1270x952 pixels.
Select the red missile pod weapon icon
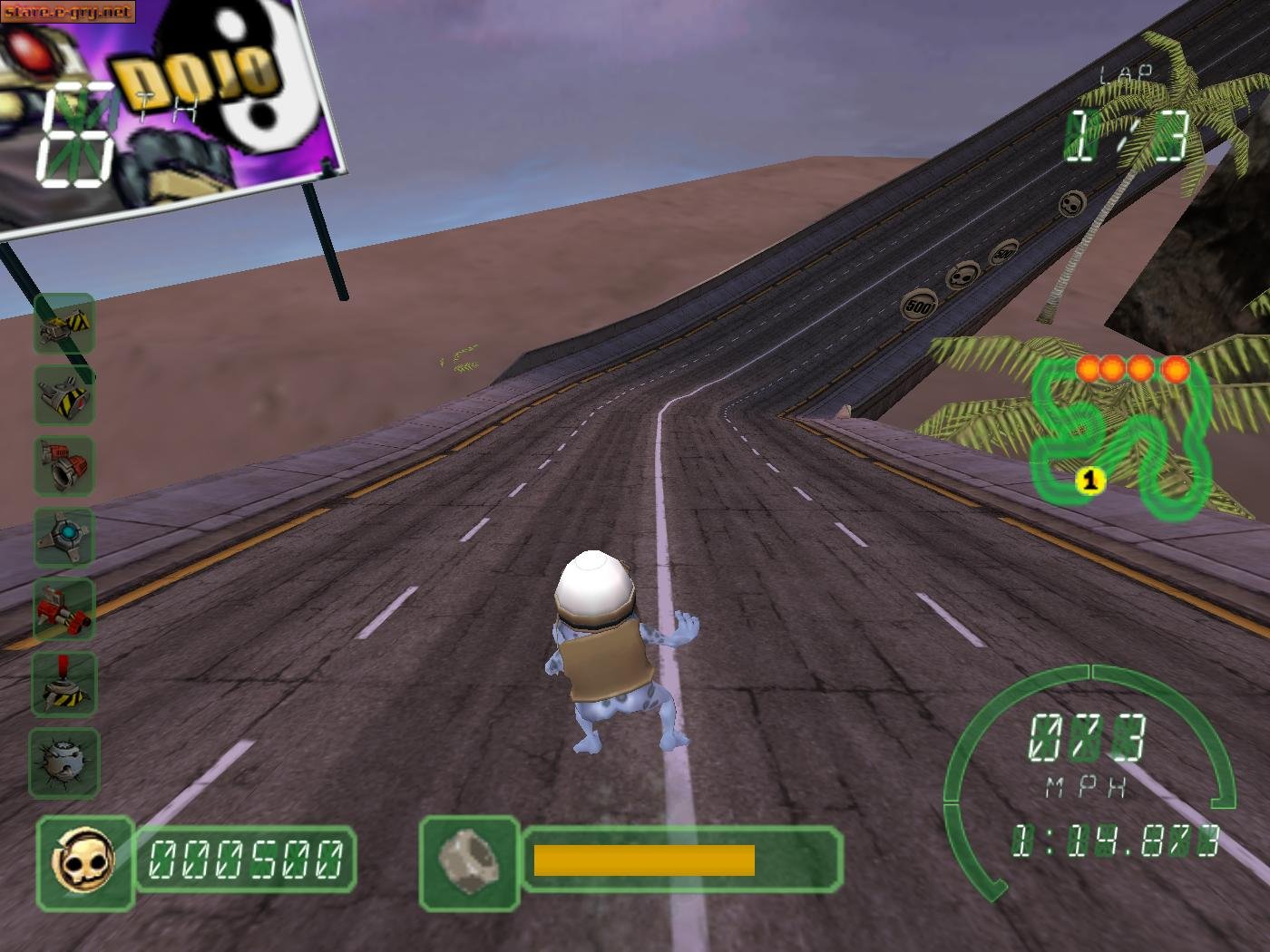pyautogui.click(x=63, y=609)
